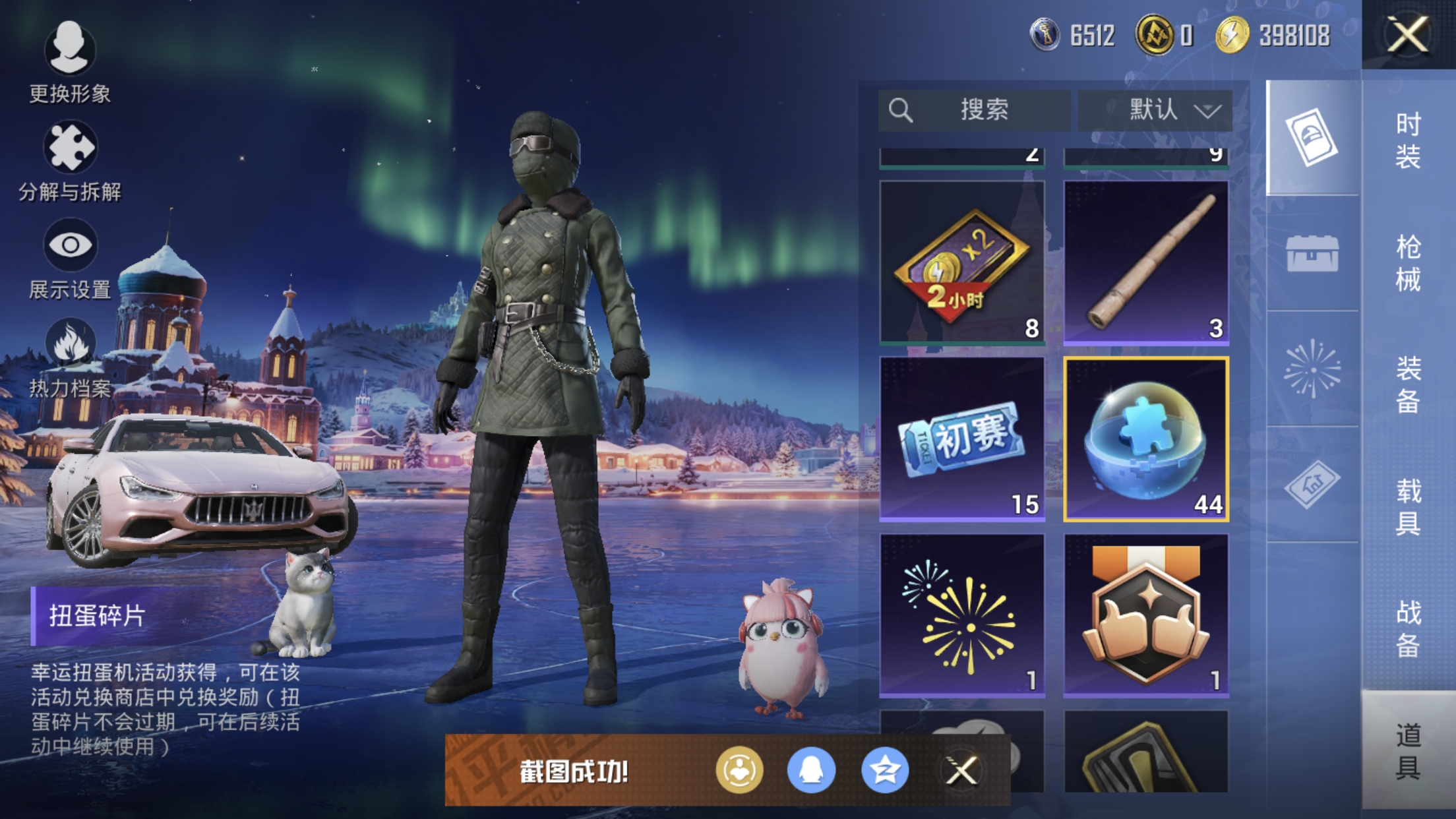Screen dimensions: 1456x819
Task: Expand the 默认 sort dropdown
Action: (x=1155, y=110)
